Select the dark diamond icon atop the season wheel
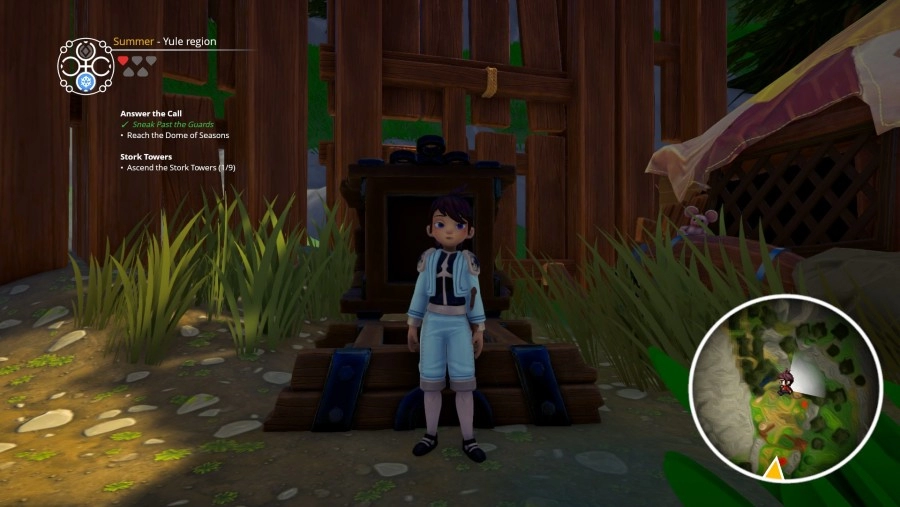 [x=86, y=46]
